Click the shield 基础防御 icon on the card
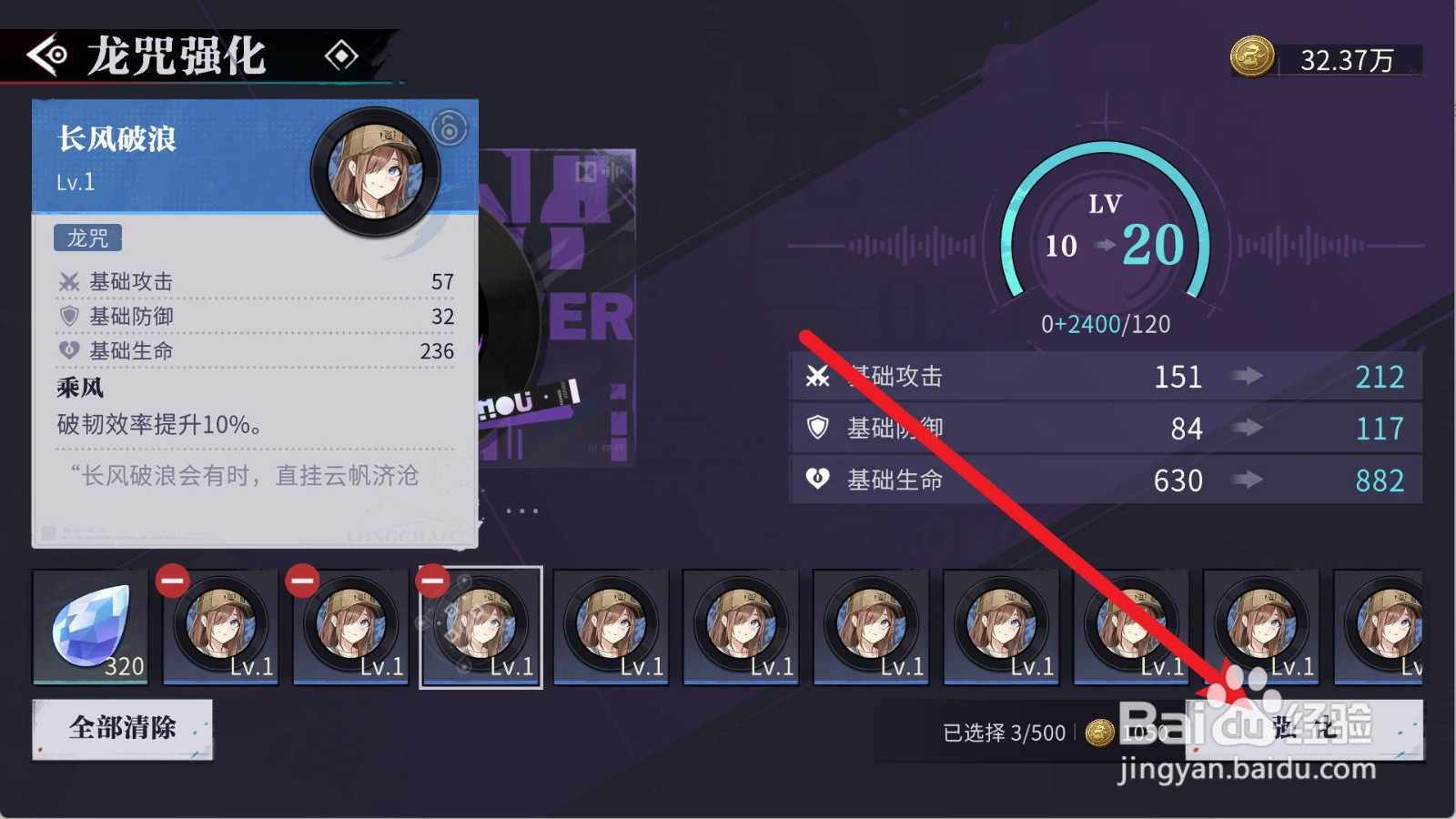The width and height of the screenshot is (1456, 819). pyautogui.click(x=70, y=316)
